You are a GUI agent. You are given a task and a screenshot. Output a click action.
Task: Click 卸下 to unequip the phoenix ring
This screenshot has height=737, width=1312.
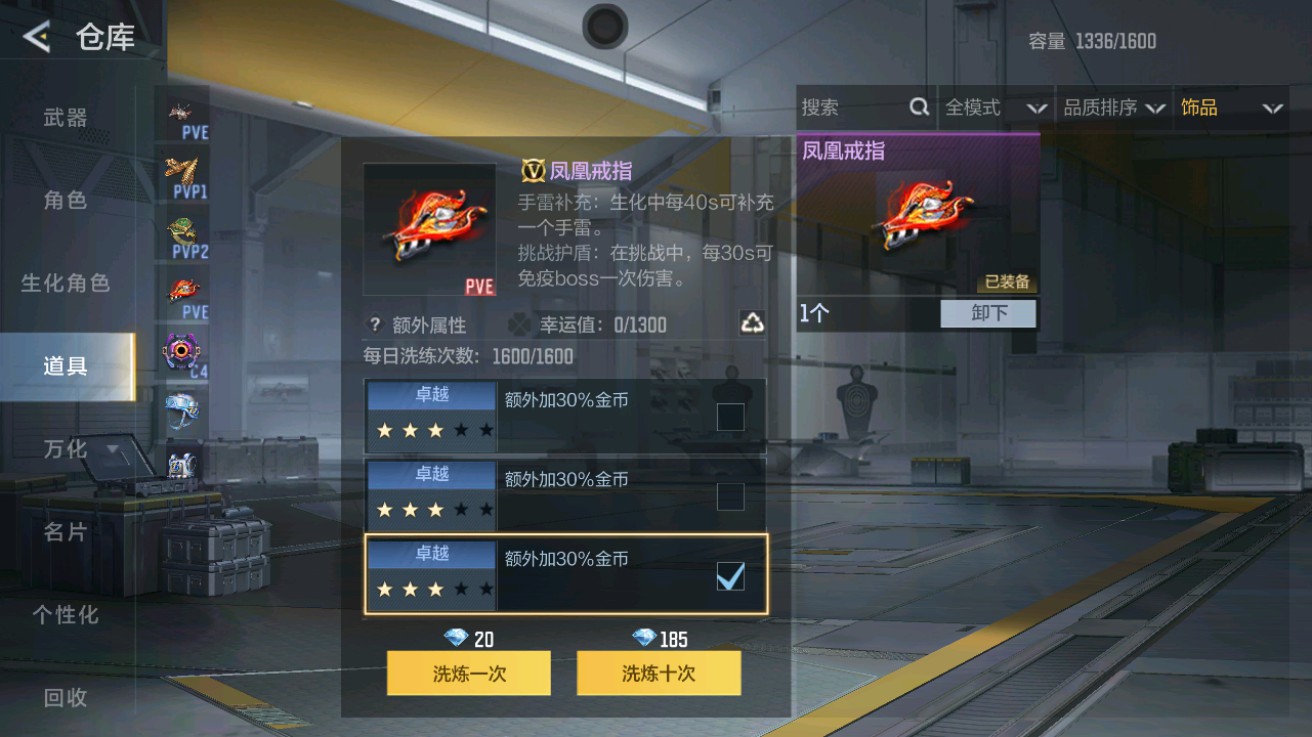point(987,314)
